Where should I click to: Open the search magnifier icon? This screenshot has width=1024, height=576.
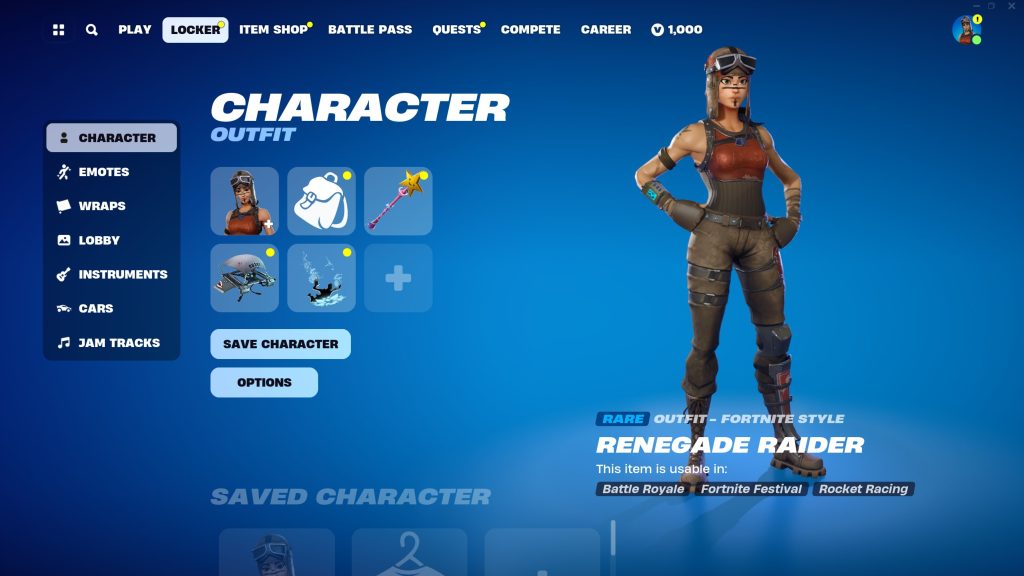[x=92, y=30]
